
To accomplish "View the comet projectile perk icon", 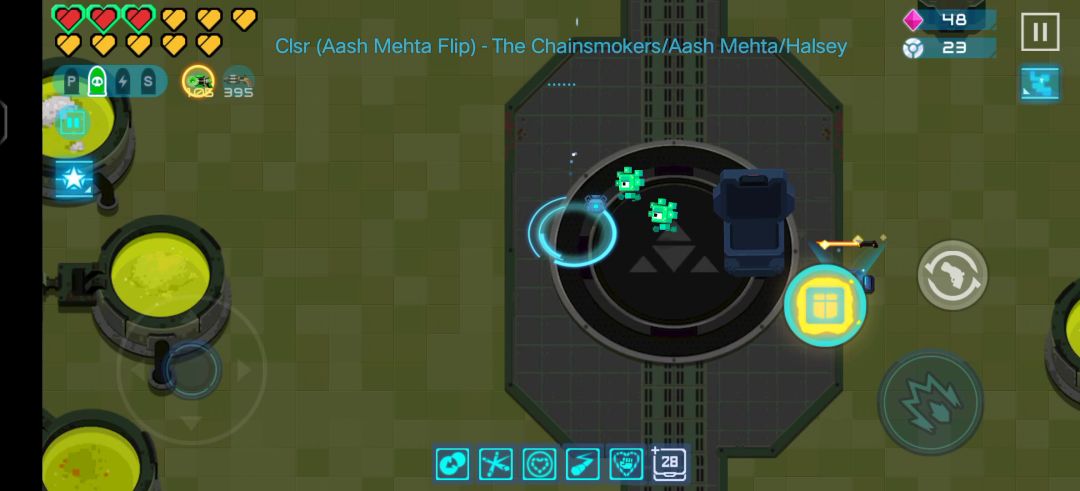I will pos(582,463).
